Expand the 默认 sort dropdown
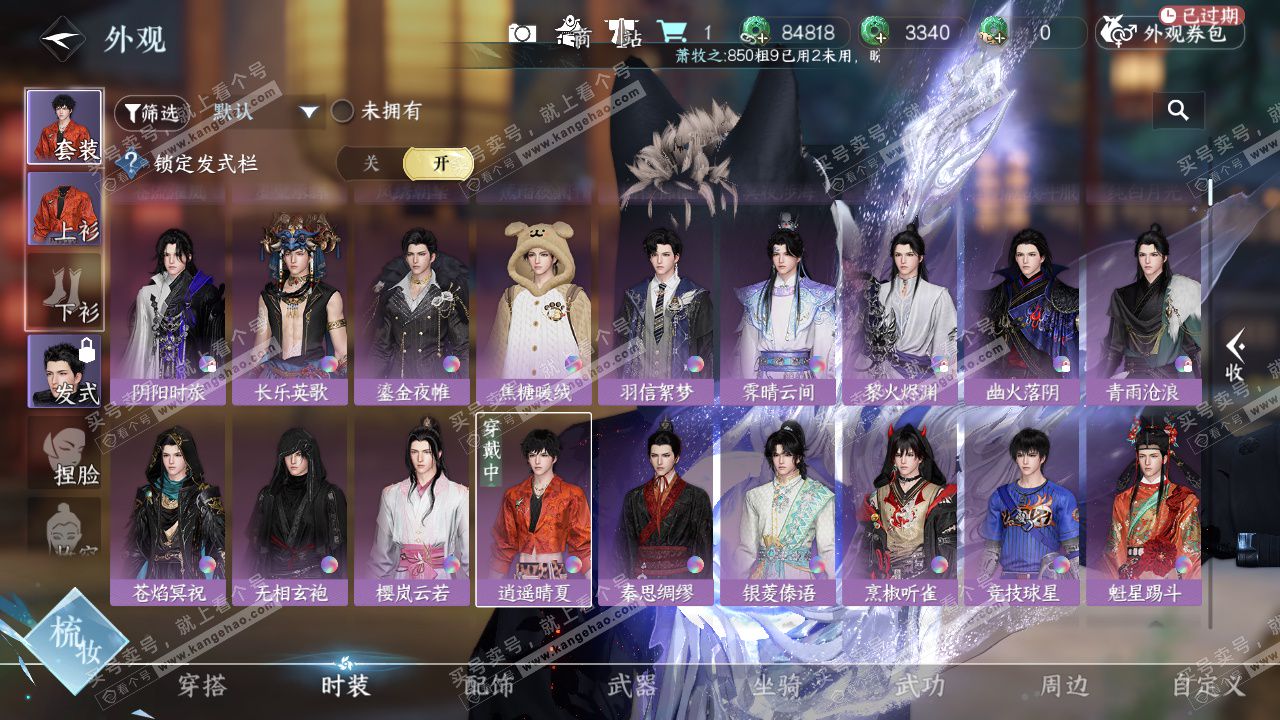 pyautogui.click(x=266, y=112)
